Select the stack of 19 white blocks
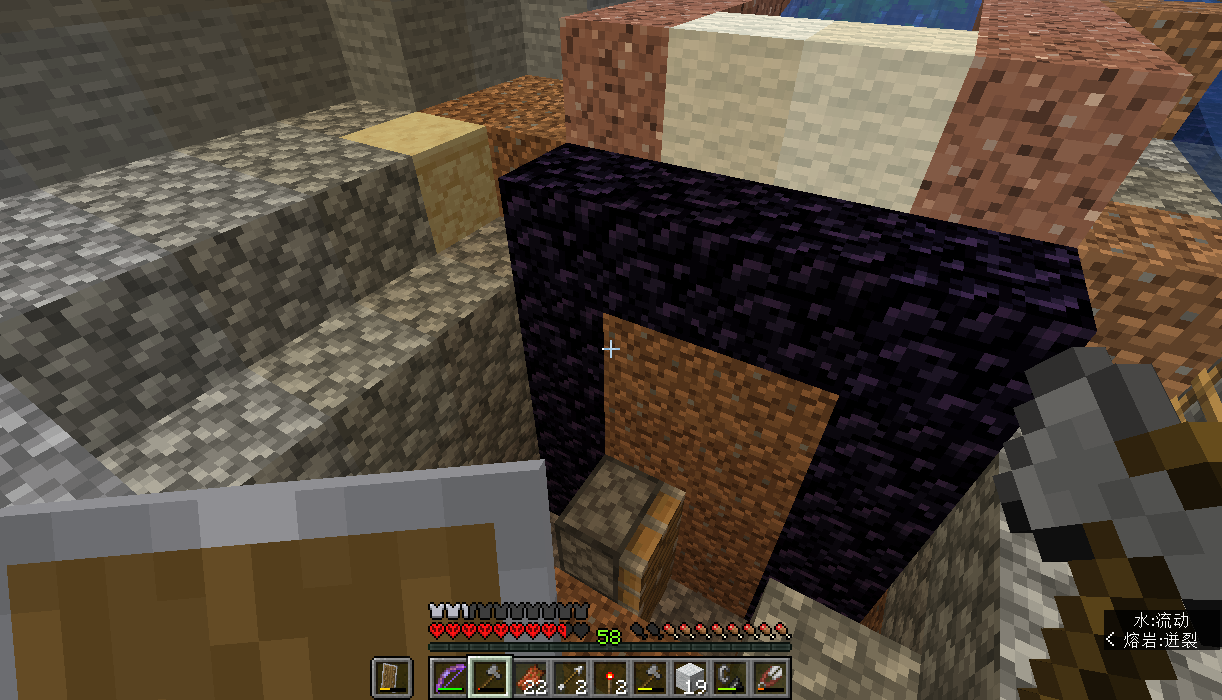The width and height of the screenshot is (1222, 700). pyautogui.click(x=690, y=678)
